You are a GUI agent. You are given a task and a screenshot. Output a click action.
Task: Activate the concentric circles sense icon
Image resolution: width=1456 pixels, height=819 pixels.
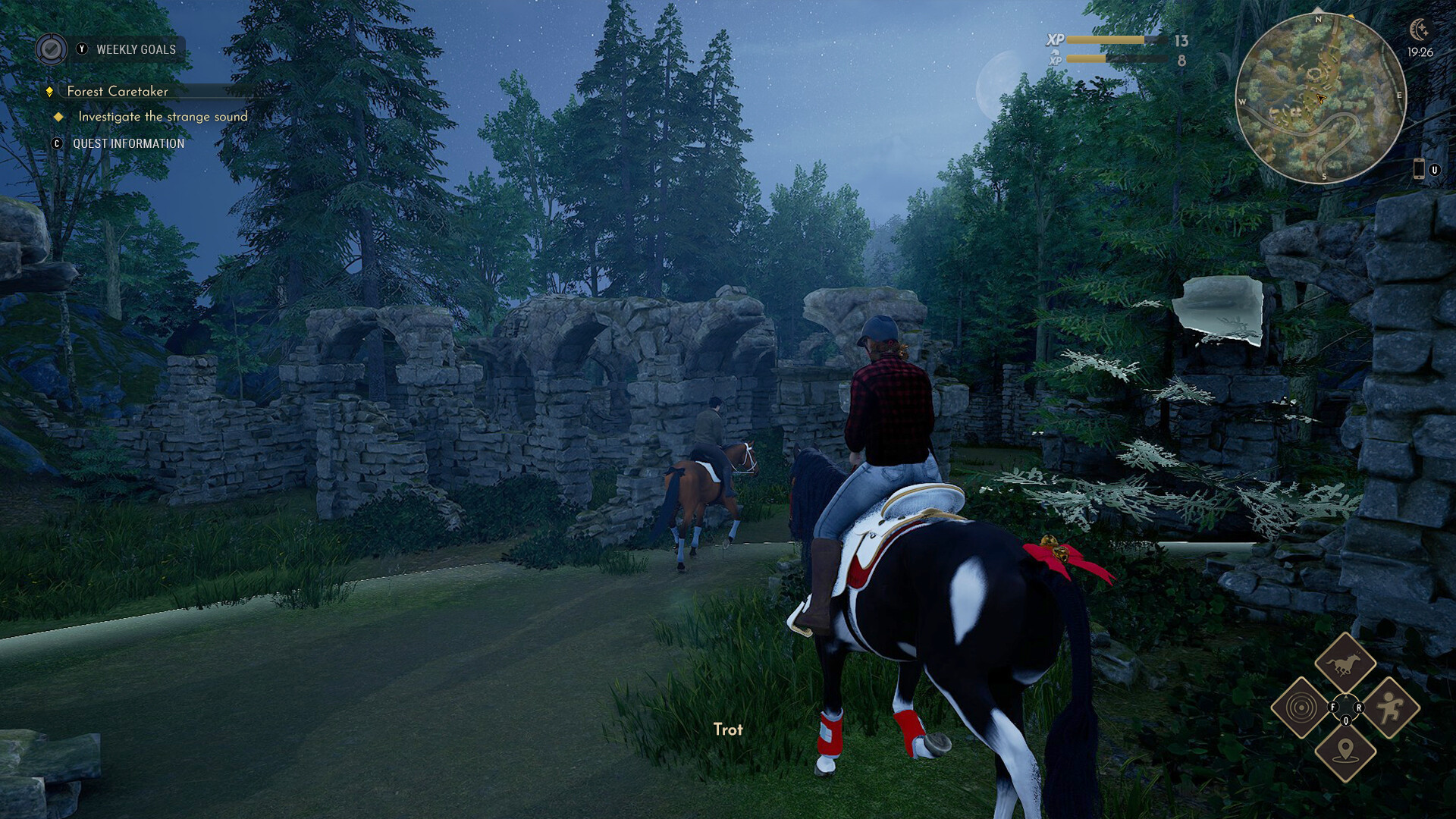1301,708
